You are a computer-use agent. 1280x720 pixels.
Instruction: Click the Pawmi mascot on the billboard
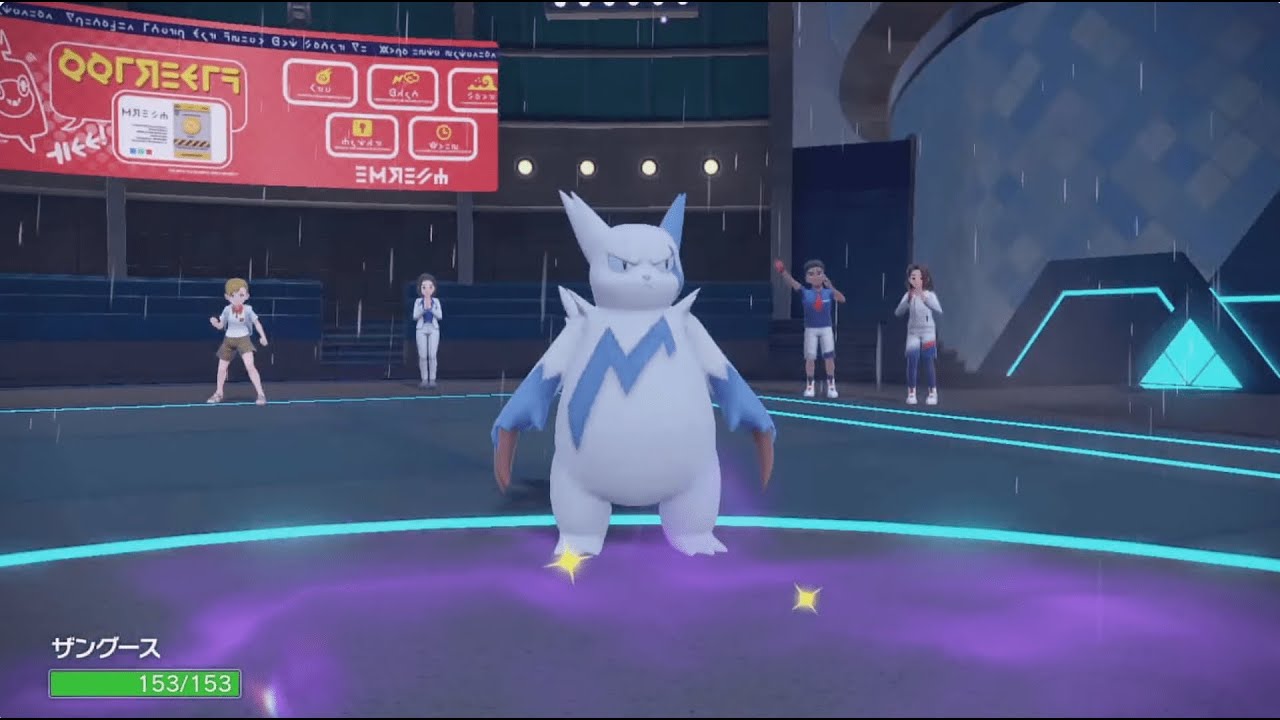18,95
